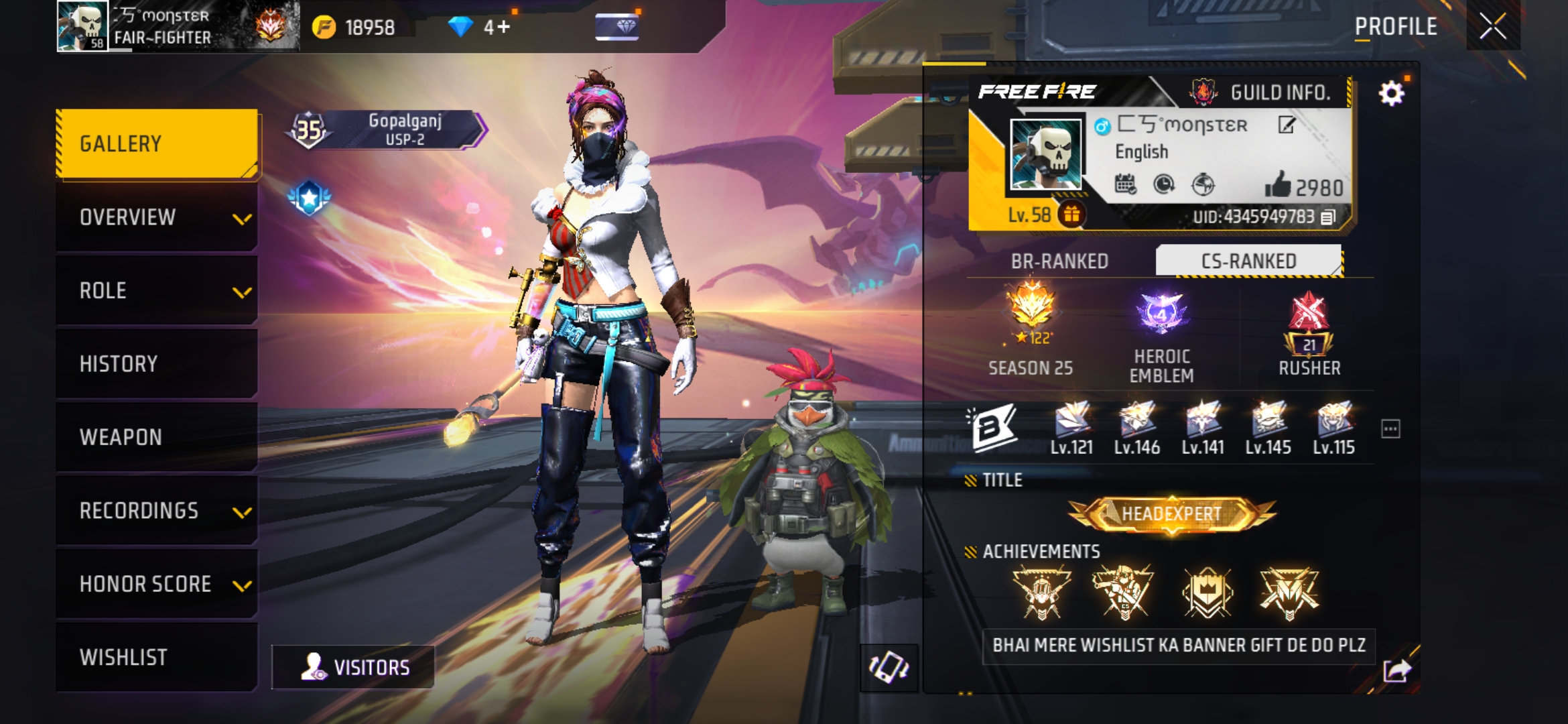Close the profile screen
The image size is (1568, 724).
1493,27
